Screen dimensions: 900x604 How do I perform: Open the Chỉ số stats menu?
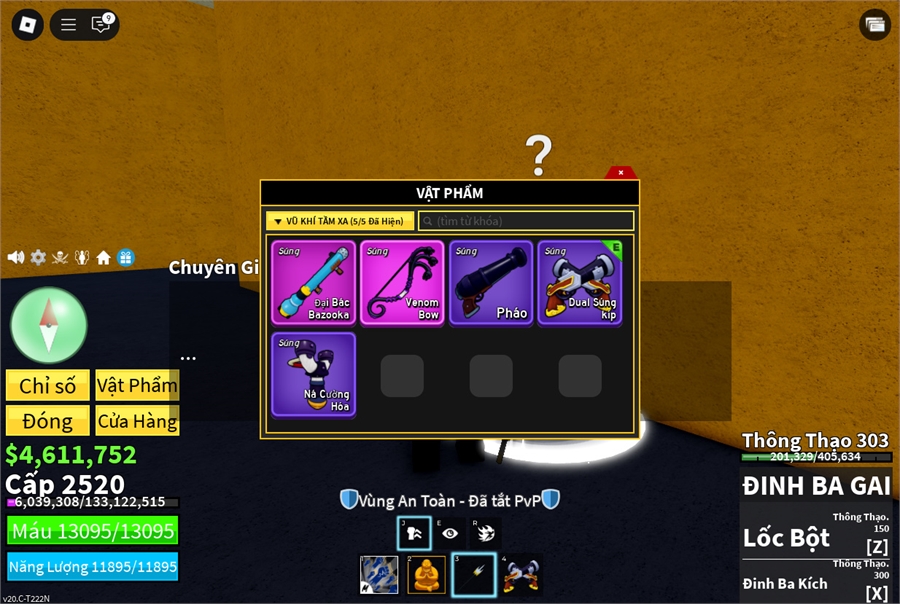(x=48, y=386)
